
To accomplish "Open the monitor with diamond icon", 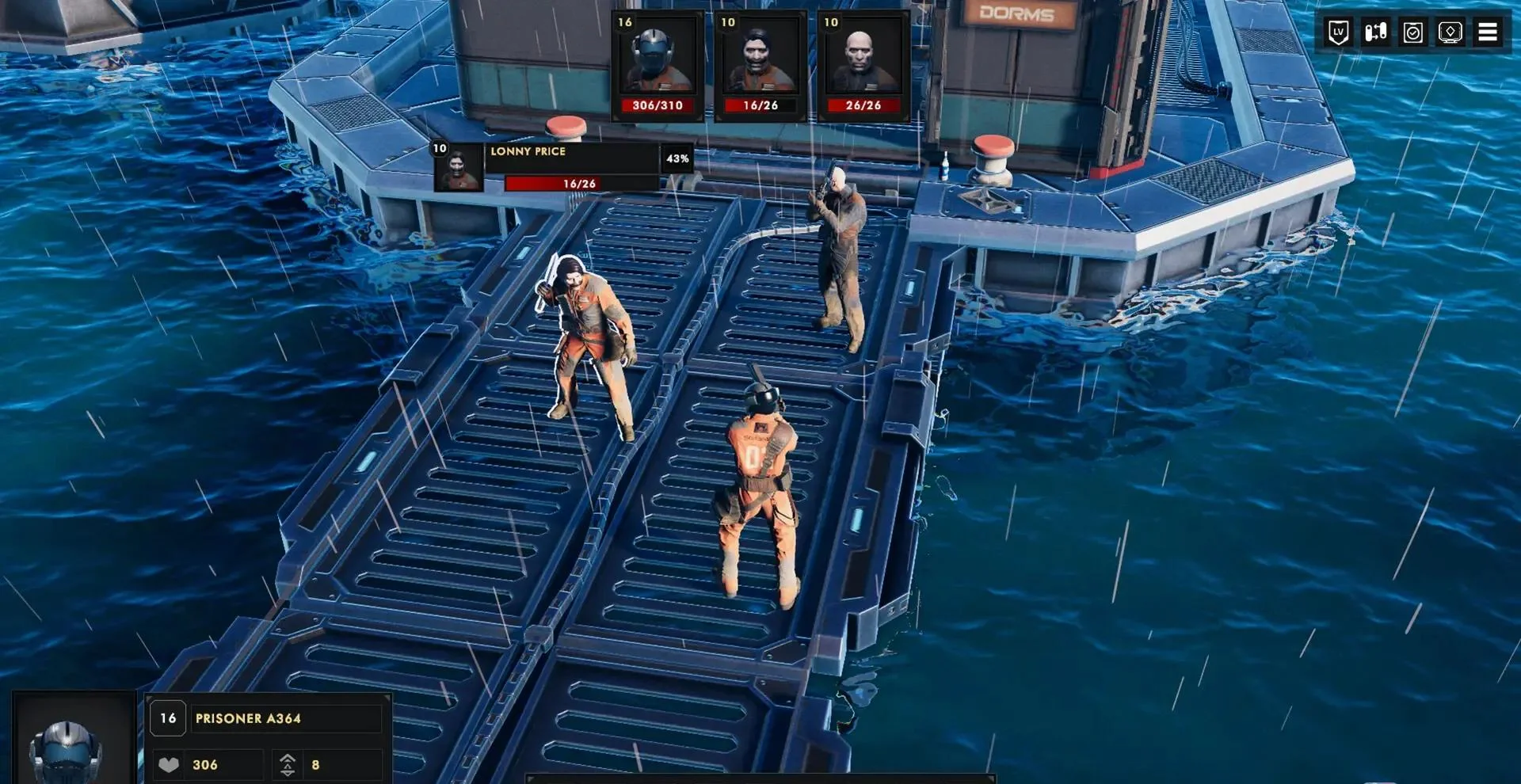I will click(x=1450, y=32).
